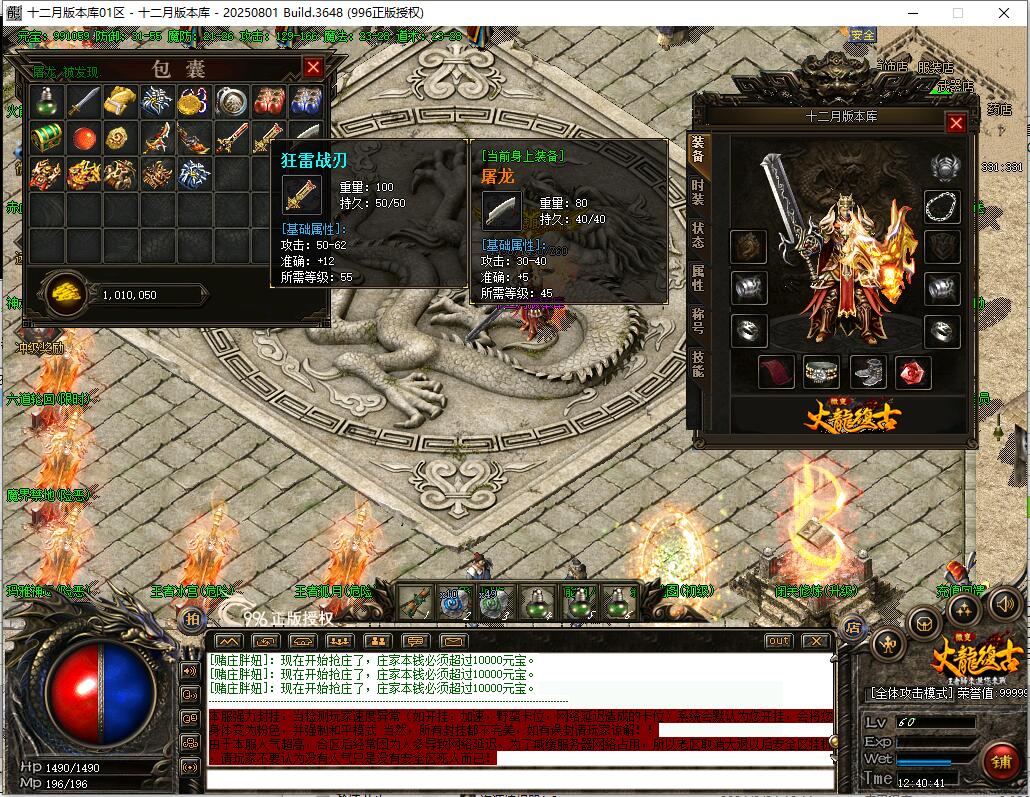1030x797 pixels.
Task: Show the 属性 attributes tab
Action: click(697, 280)
